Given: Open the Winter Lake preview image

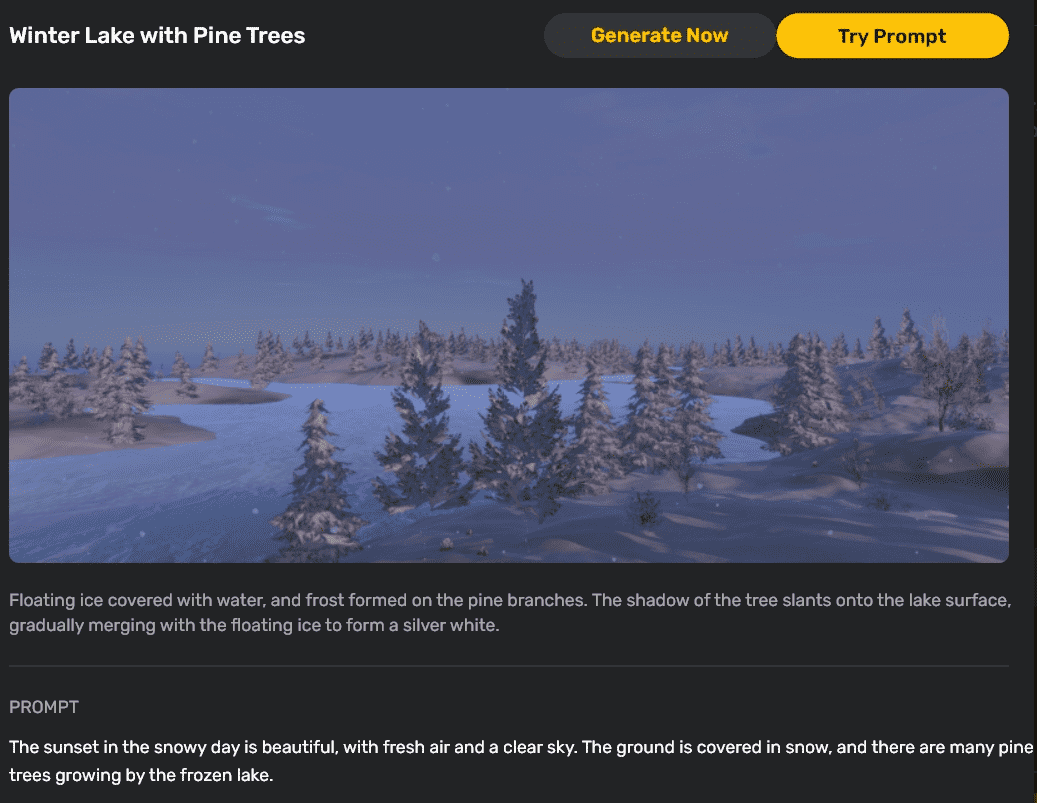Looking at the screenshot, I should 508,325.
